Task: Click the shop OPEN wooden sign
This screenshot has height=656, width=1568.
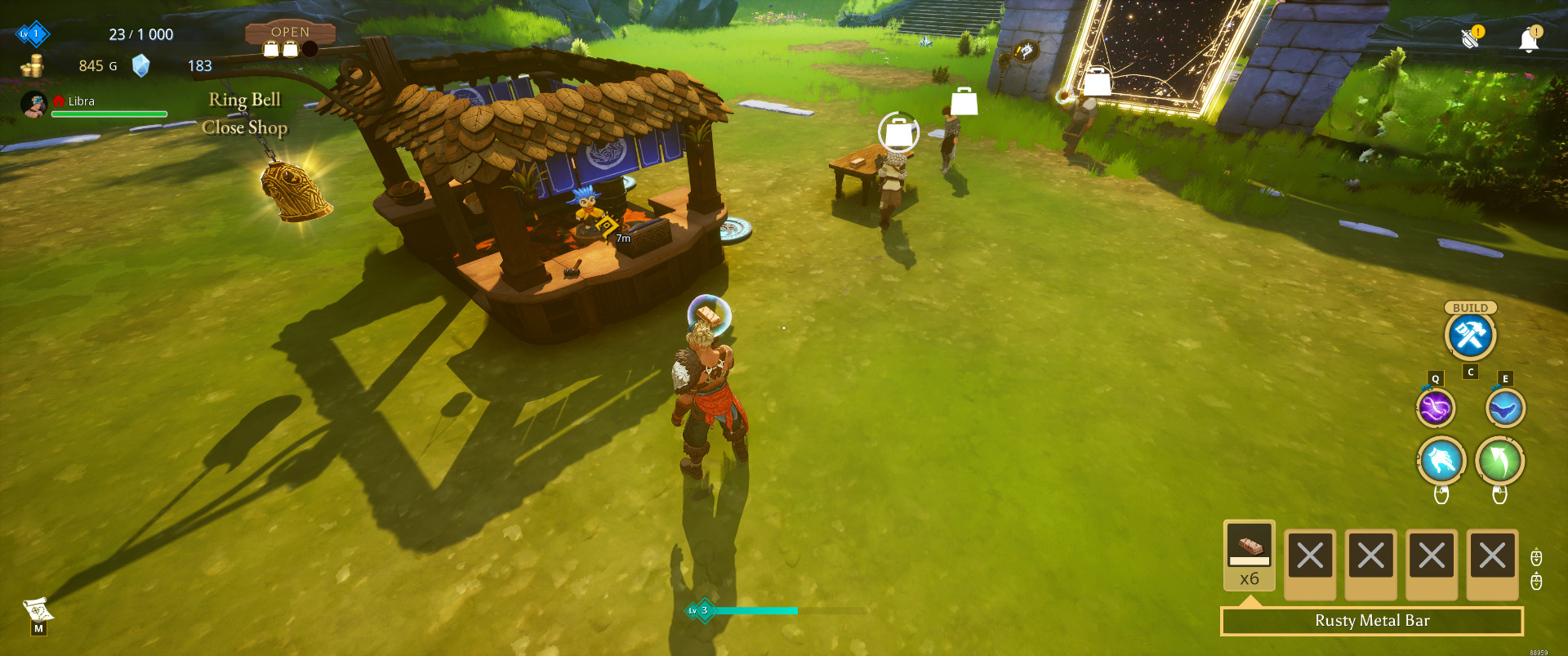Action: click(x=290, y=33)
